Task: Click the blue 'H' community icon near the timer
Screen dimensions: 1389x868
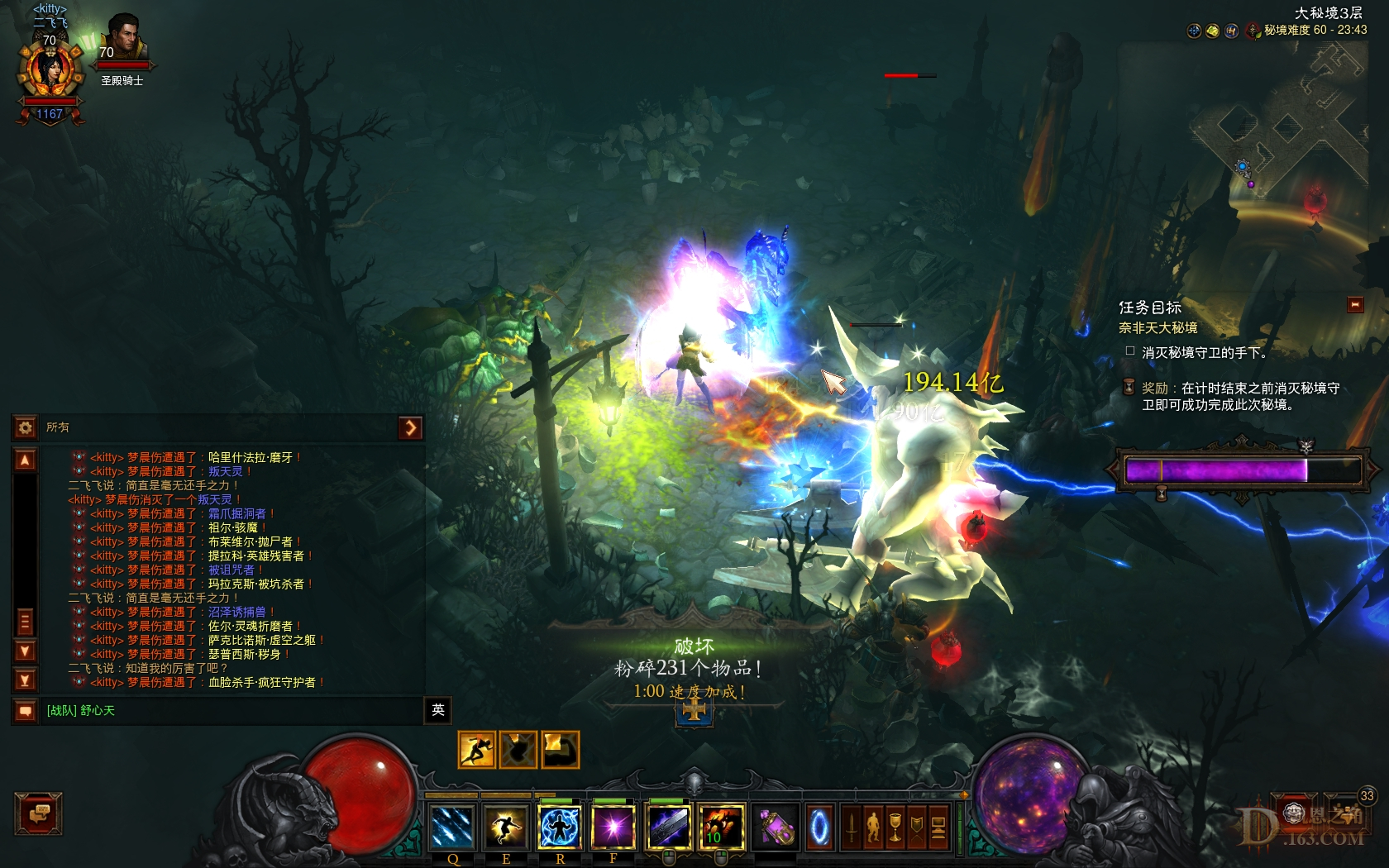Action: coord(1232,31)
